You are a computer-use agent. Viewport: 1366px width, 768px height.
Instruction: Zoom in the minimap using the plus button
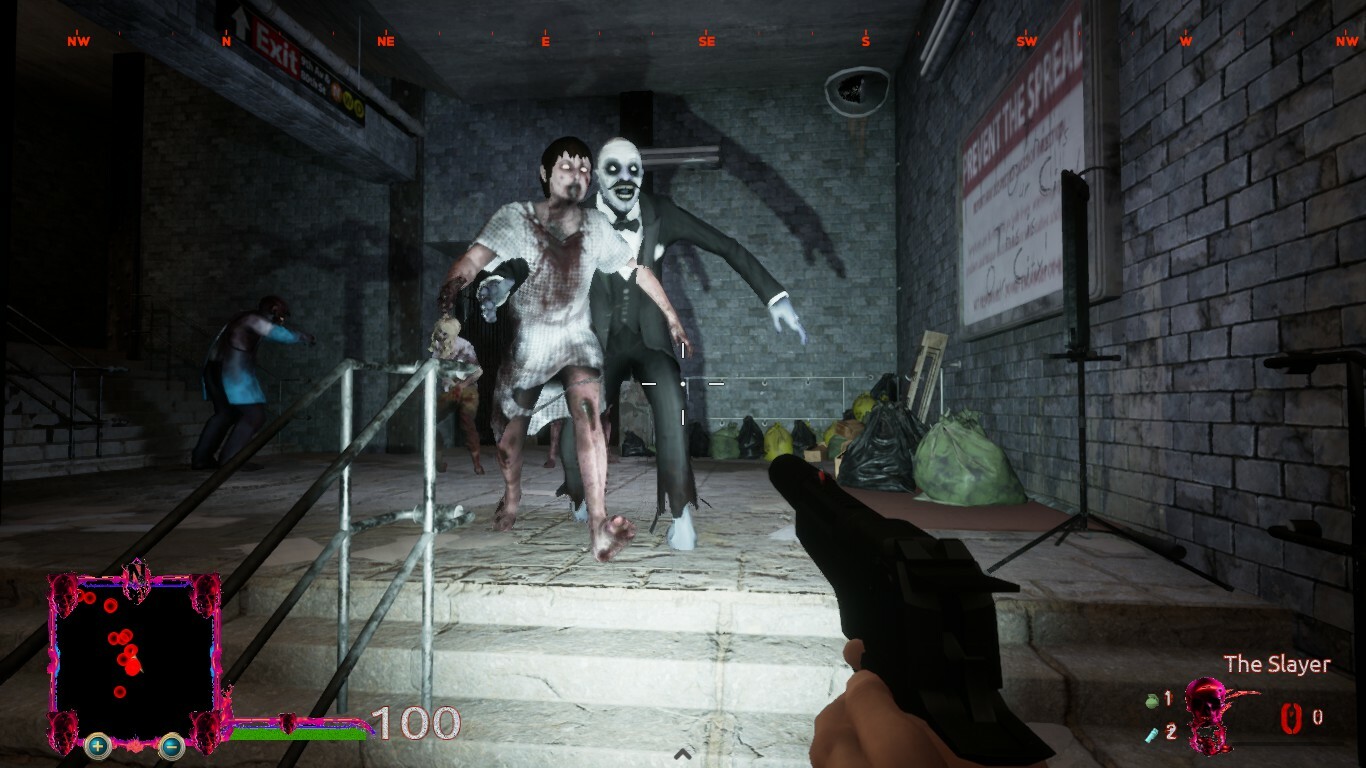coord(97,746)
